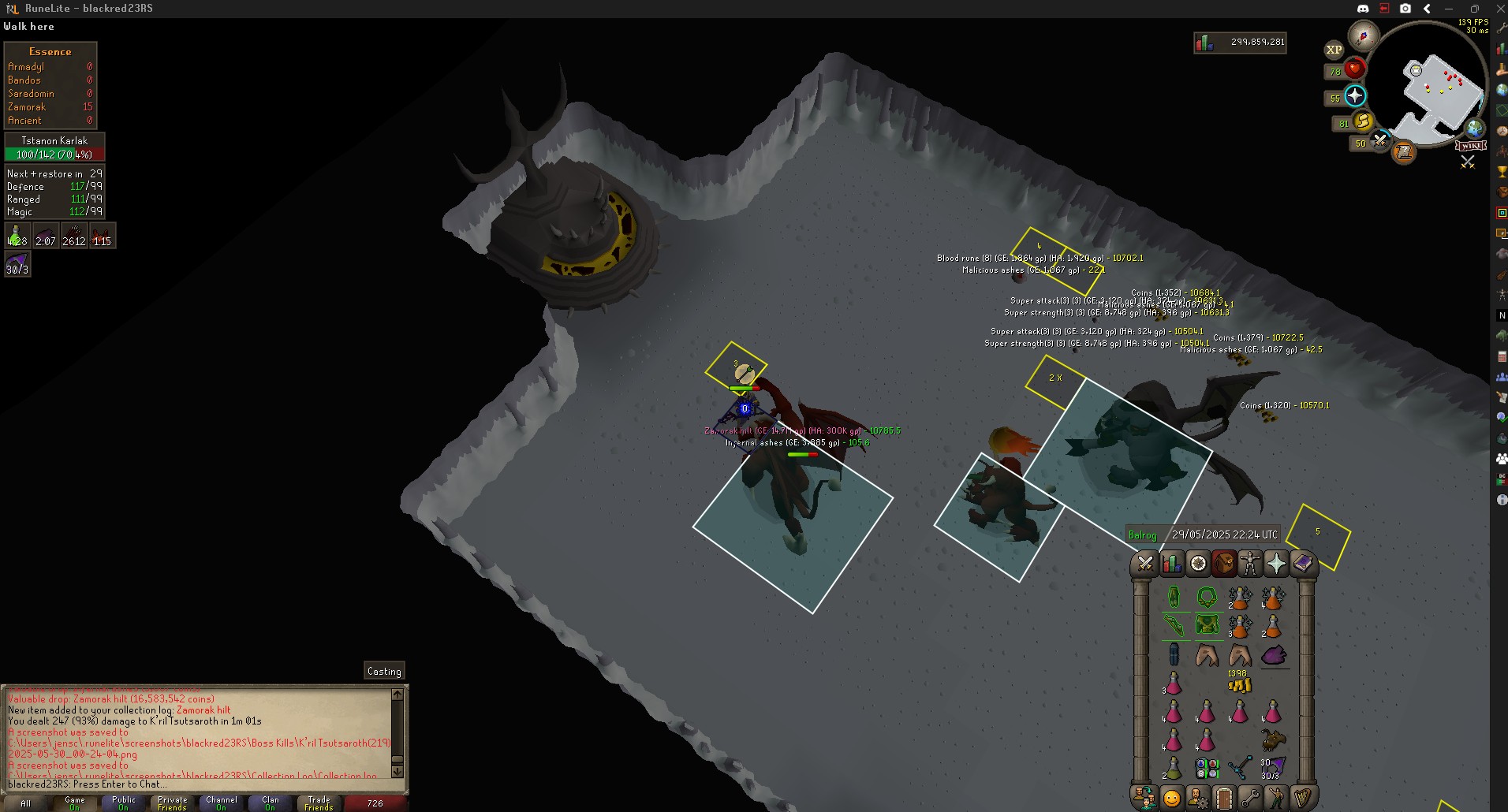Toggle run using the run energy orb
This screenshot has width=1508, height=812.
(x=1362, y=121)
